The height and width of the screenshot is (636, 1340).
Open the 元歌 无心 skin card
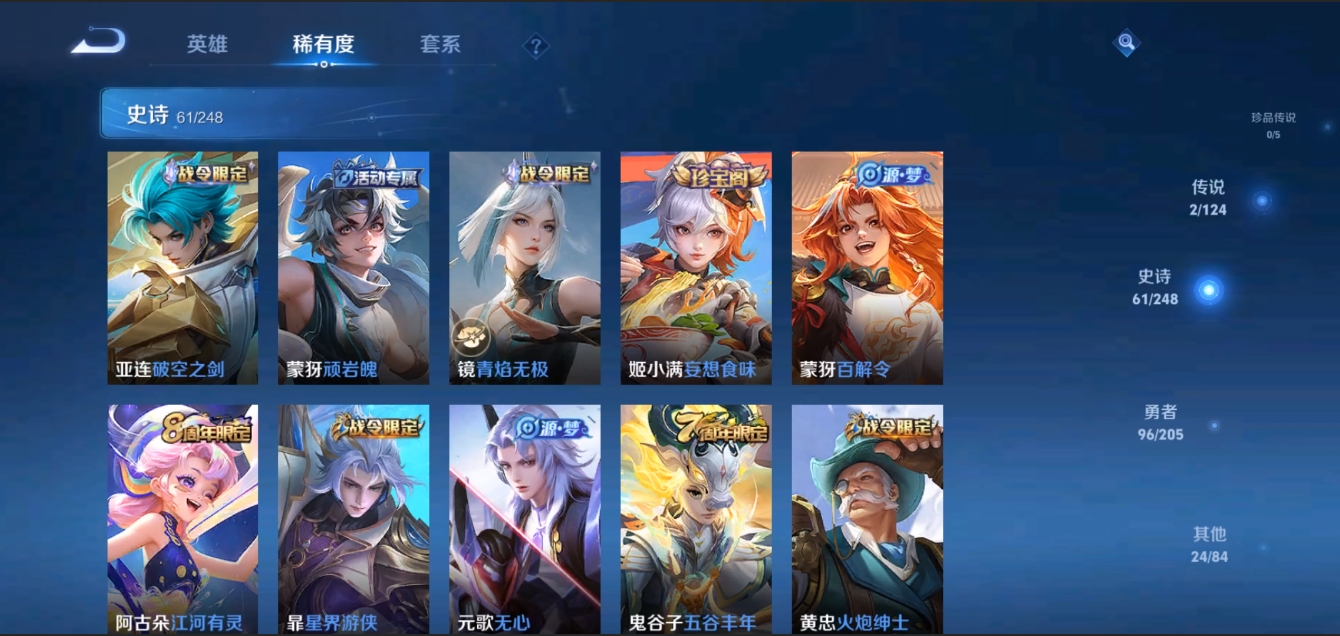525,518
